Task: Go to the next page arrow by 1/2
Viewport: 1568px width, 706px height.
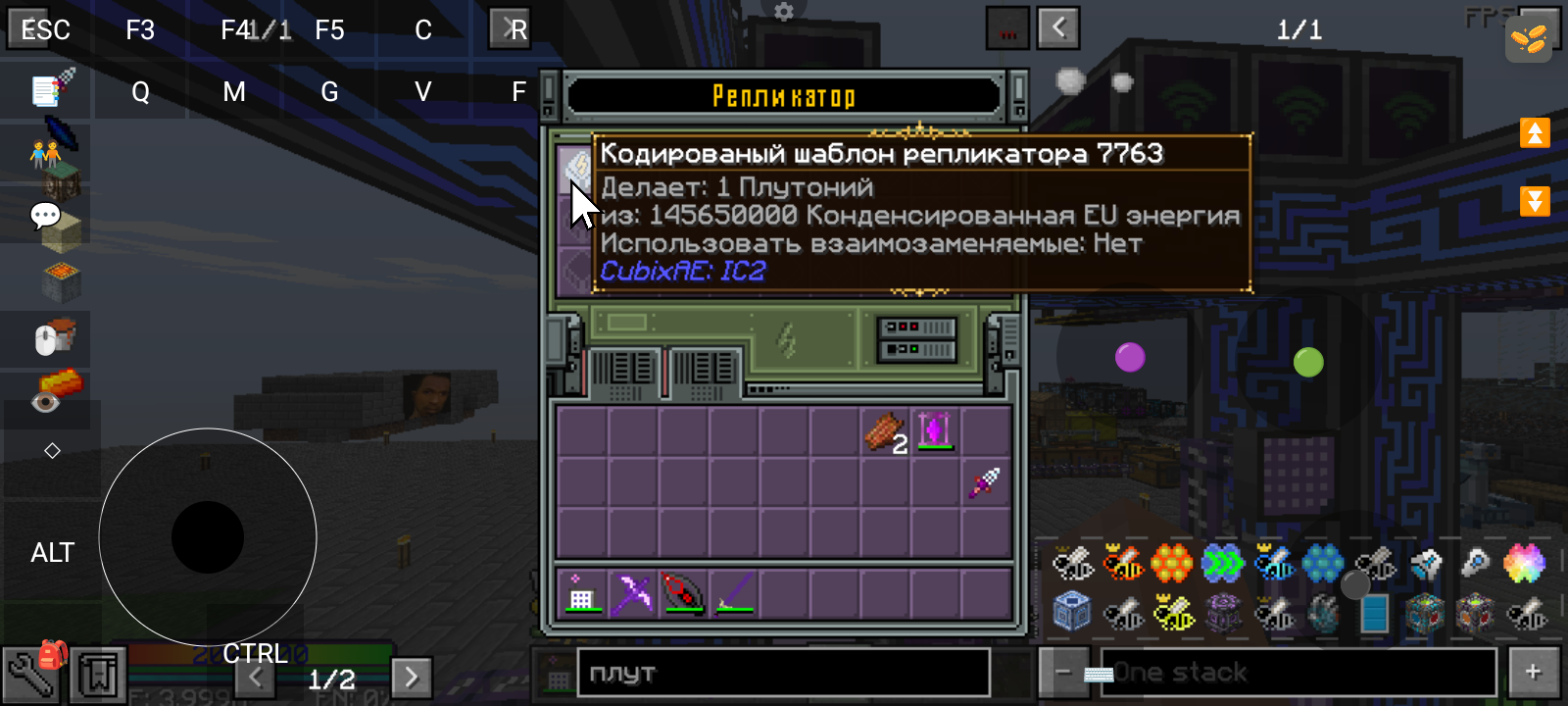Action: (x=412, y=677)
